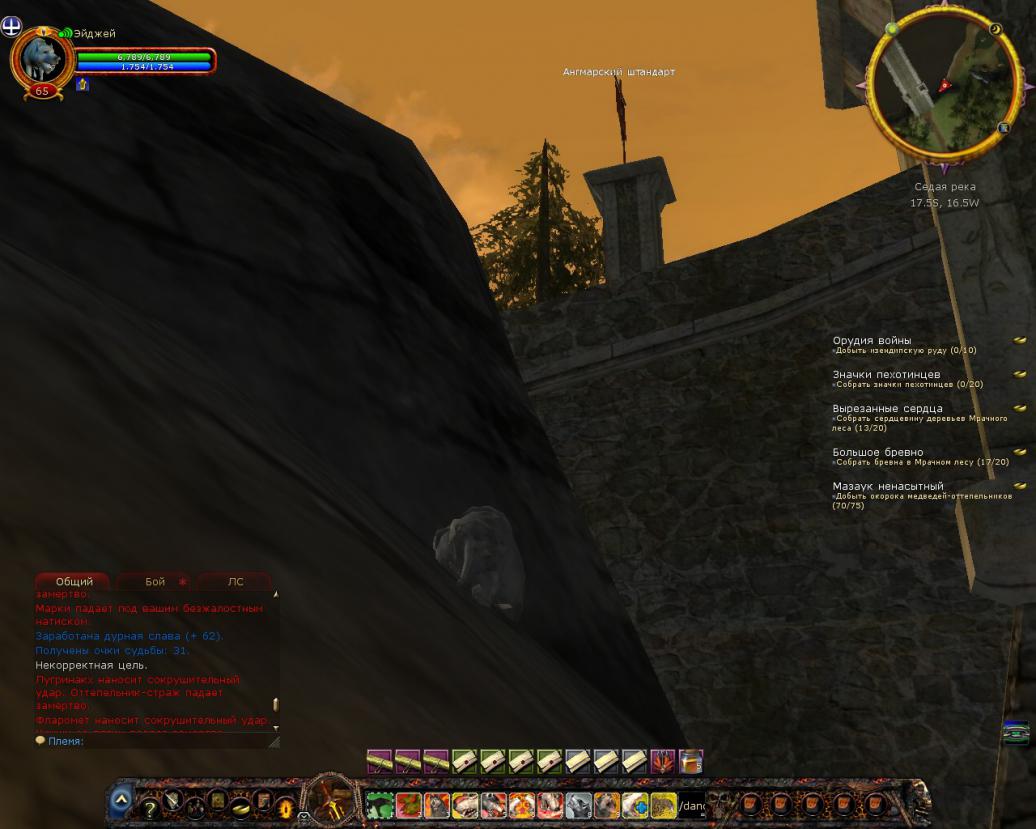Open the Мазаук ненасытный quest entry
1036x829 pixels.
(x=888, y=486)
